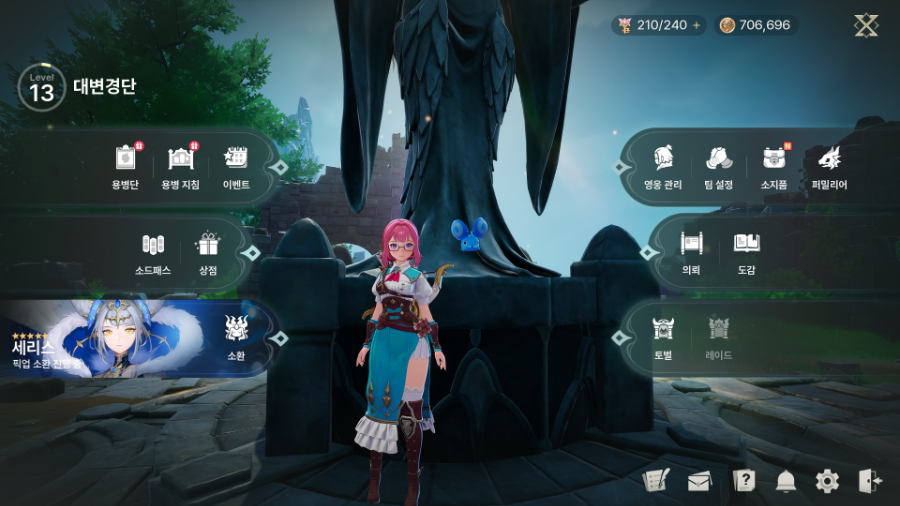Open the 퍼밀리어 familiar menu
This screenshot has width=900, height=506.
click(x=829, y=166)
